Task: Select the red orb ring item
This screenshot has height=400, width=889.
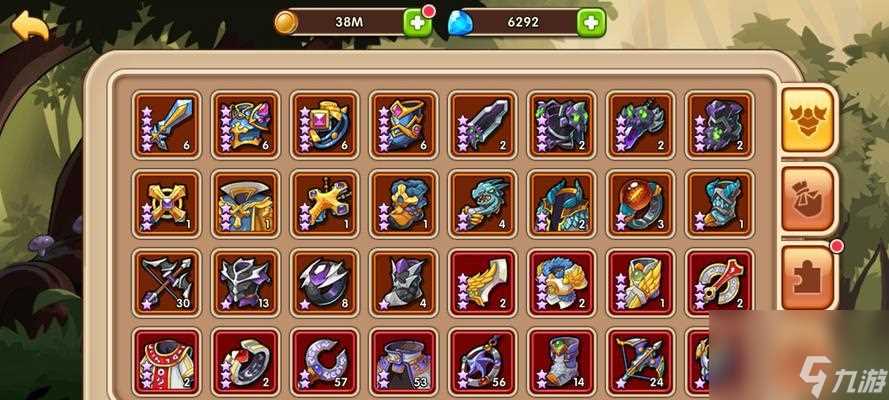Action: pyautogui.click(x=641, y=202)
